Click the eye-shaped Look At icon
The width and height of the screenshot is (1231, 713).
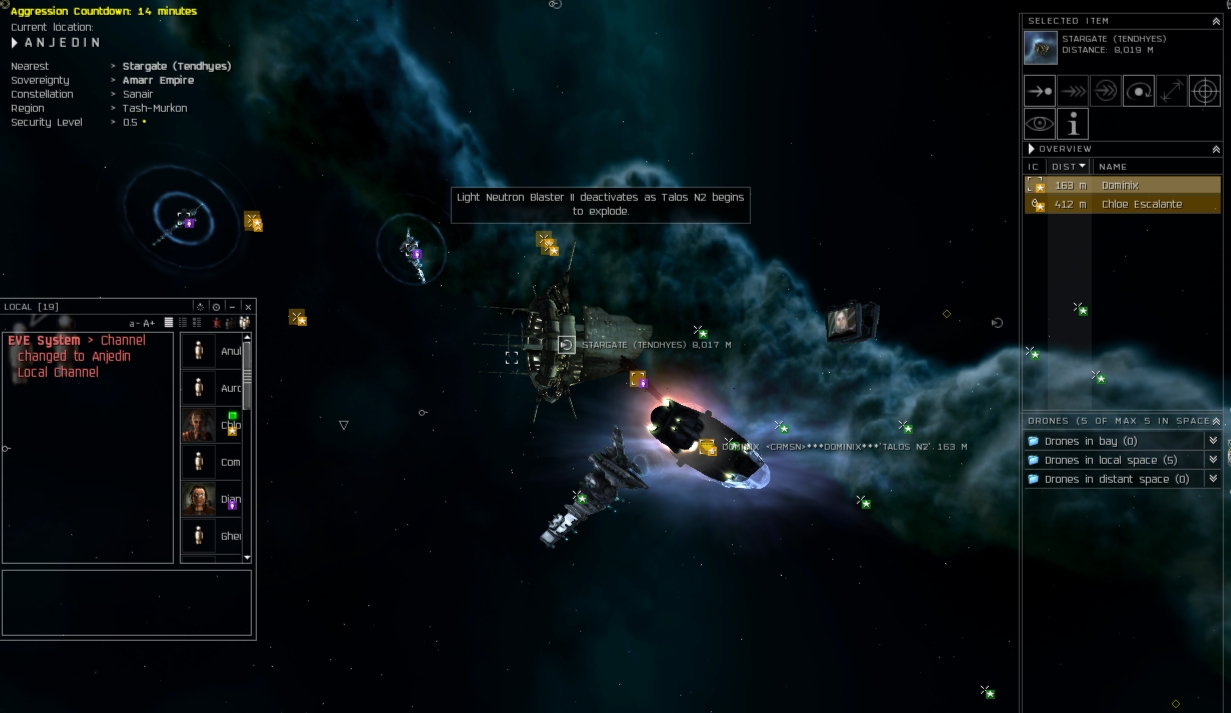point(1040,124)
